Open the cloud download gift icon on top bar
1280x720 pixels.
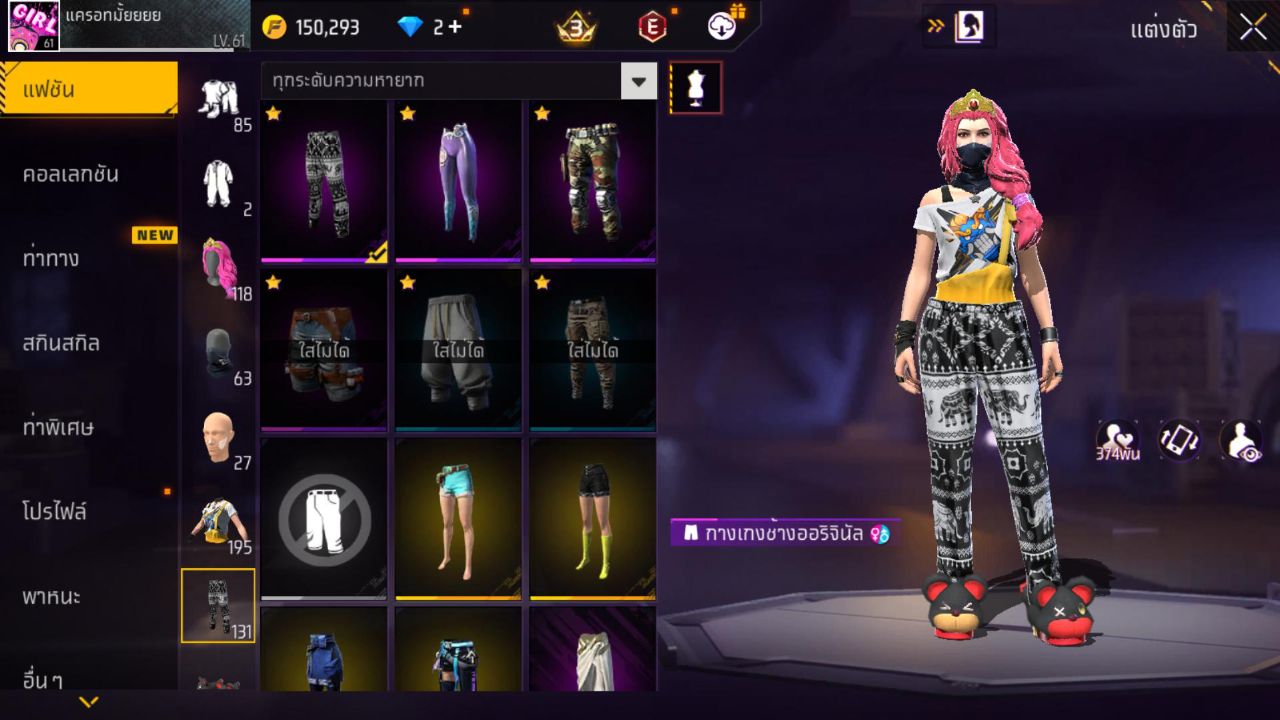coord(719,27)
